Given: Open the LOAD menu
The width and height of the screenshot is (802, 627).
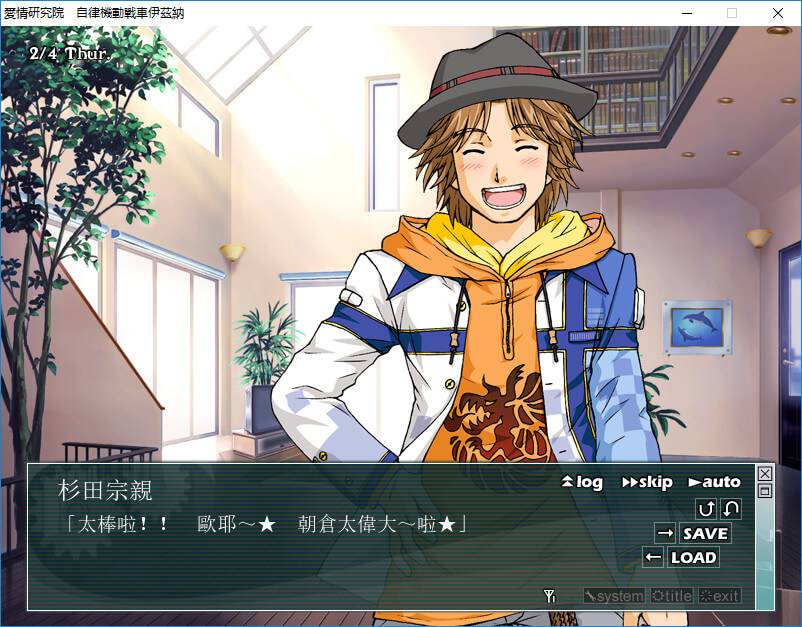Looking at the screenshot, I should click(692, 557).
